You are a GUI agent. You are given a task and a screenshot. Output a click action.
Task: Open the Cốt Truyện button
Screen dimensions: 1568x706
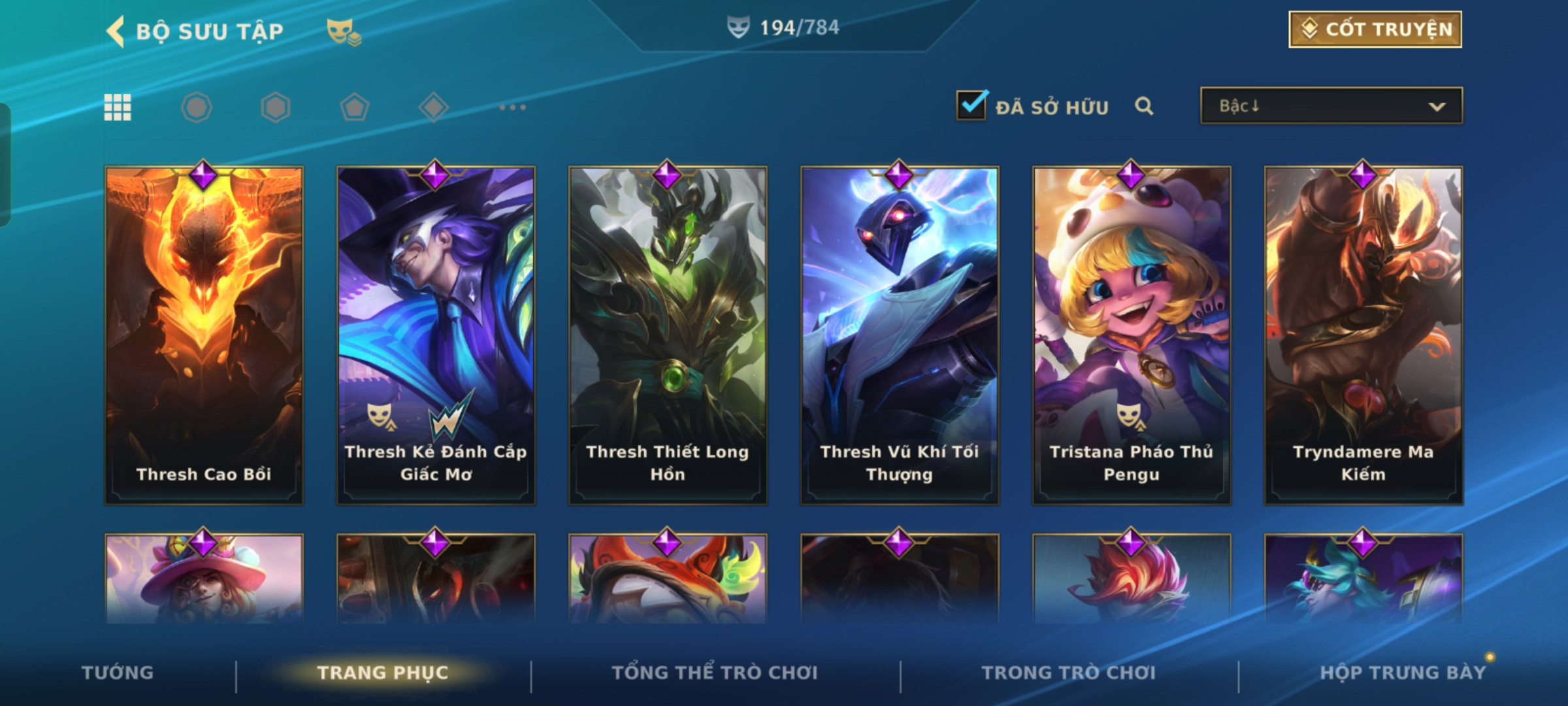click(1375, 29)
